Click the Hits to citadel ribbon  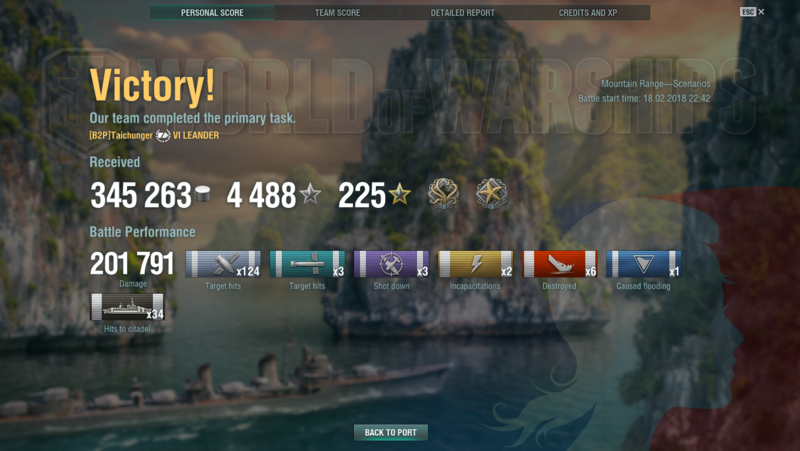[127, 307]
